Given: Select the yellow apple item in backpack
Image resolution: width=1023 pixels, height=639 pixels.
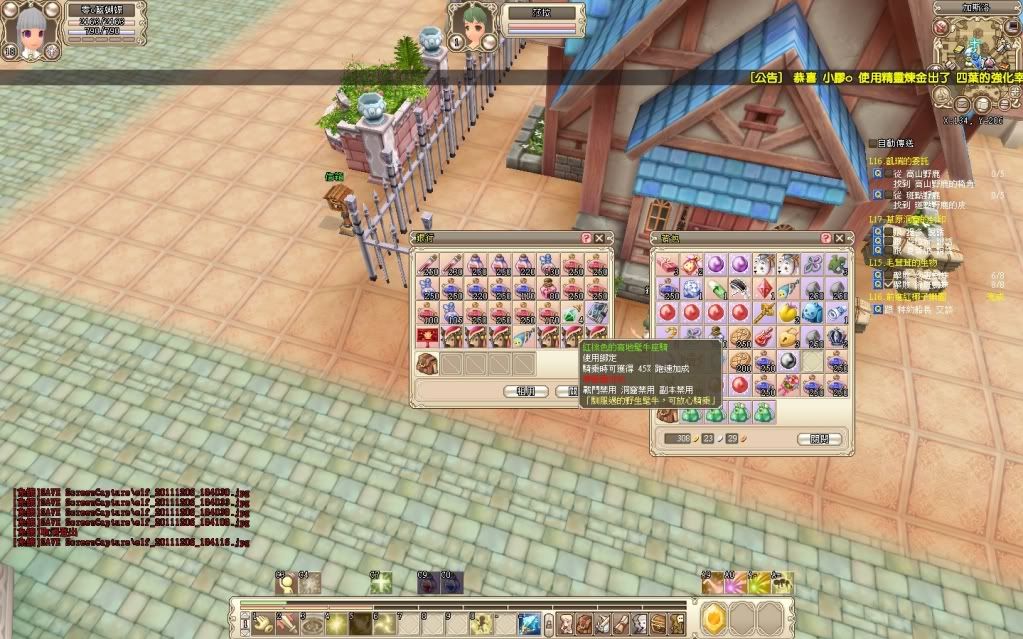Looking at the screenshot, I should tap(788, 313).
